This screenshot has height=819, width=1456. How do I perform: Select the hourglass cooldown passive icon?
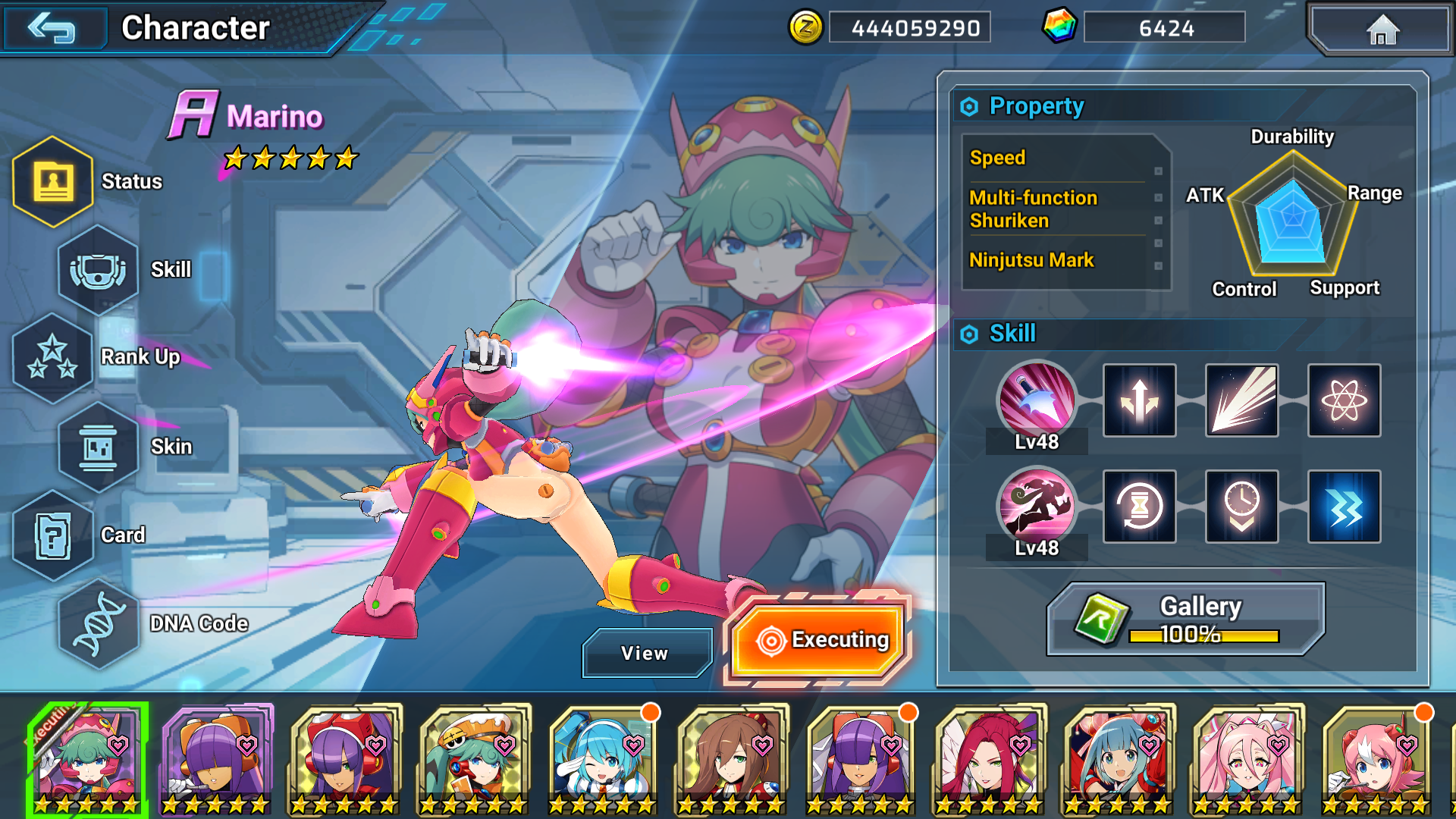coord(1139,507)
